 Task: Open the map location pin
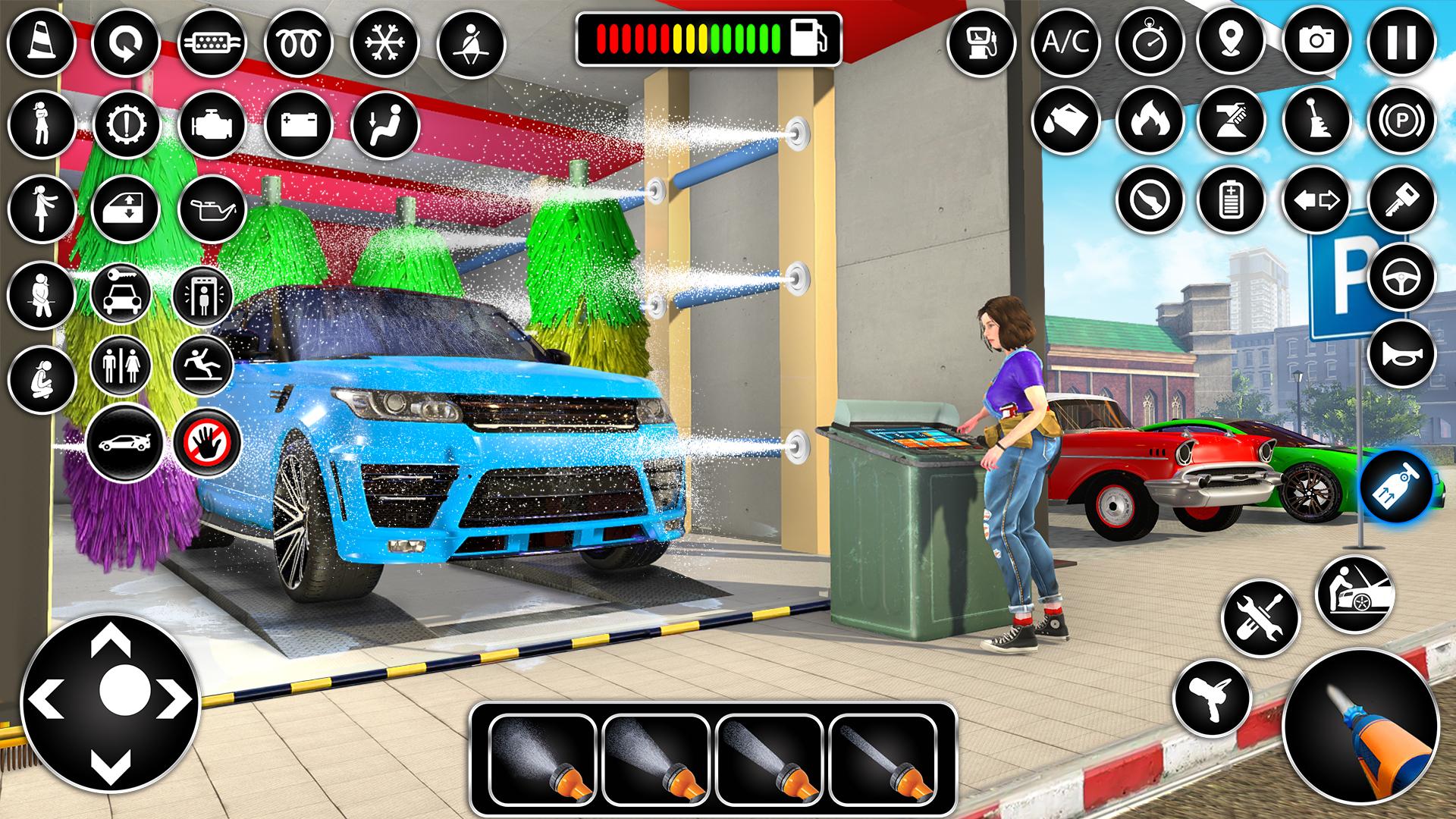click(x=1231, y=41)
